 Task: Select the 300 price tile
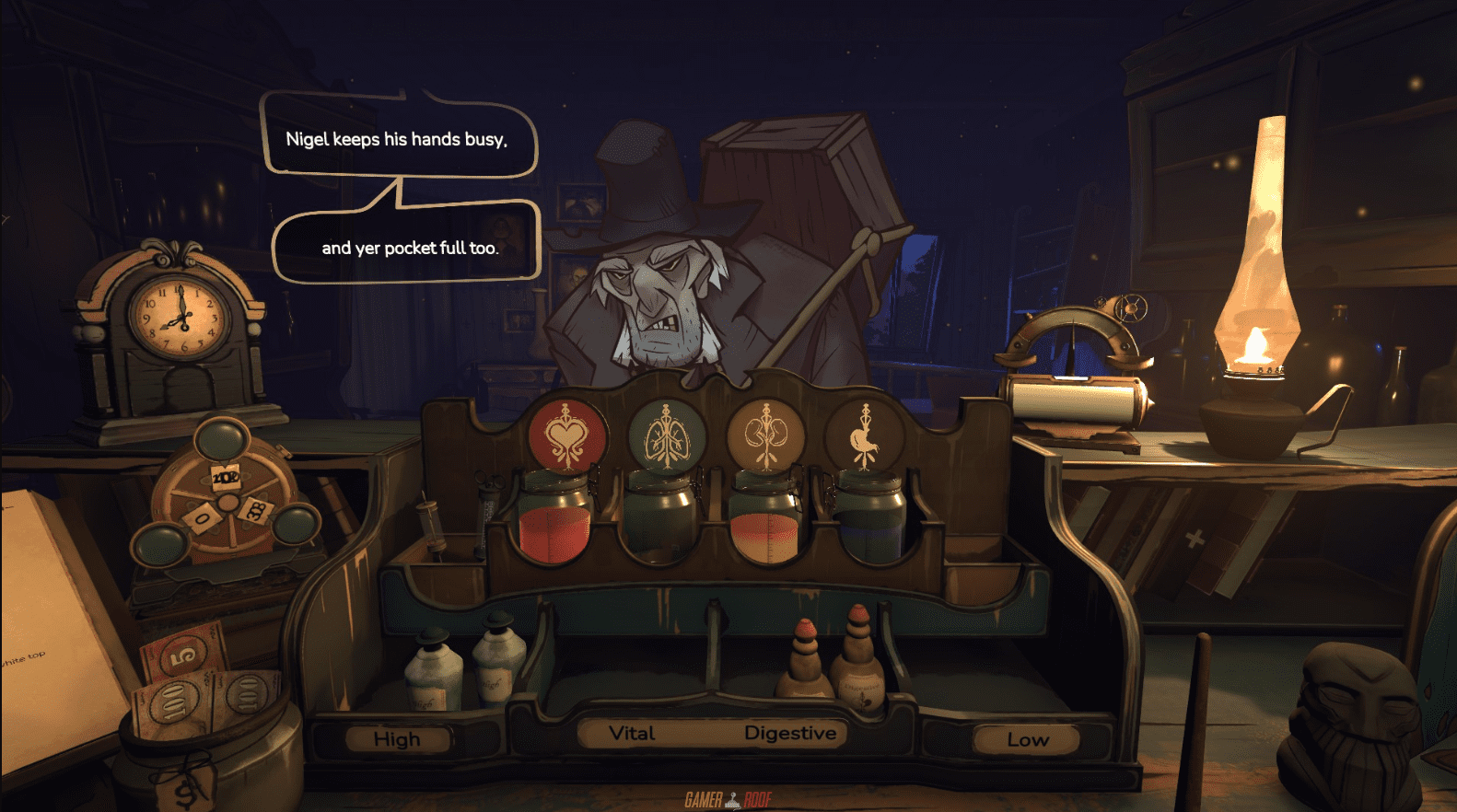(x=255, y=511)
